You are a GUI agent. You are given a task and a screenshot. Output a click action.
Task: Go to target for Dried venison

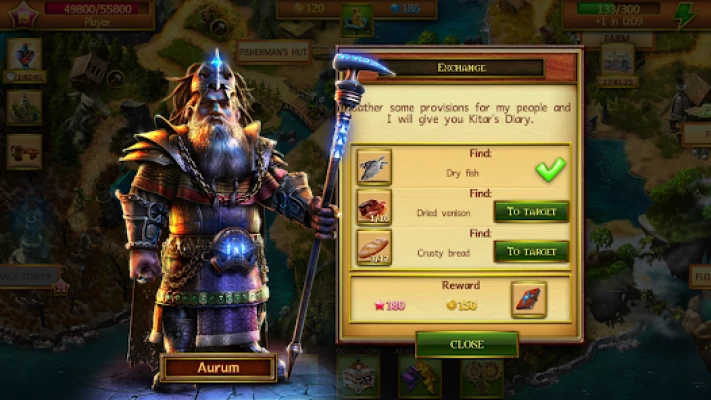tap(531, 211)
